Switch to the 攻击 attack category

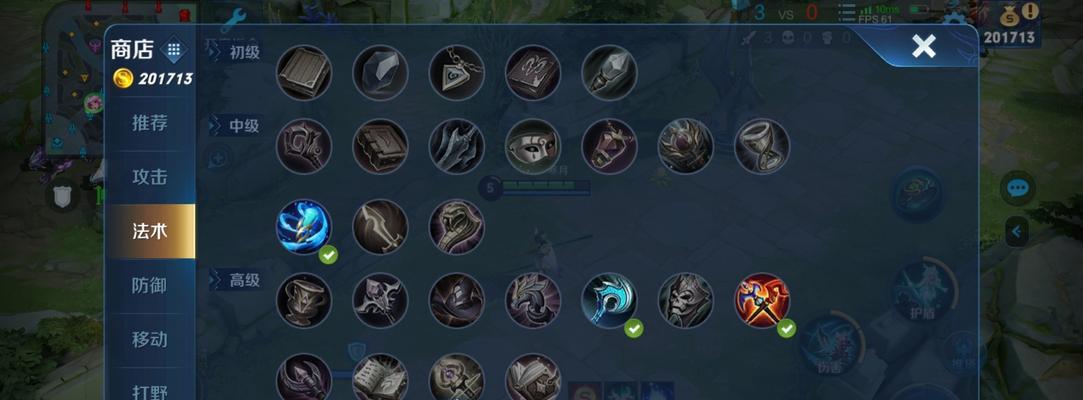click(150, 177)
